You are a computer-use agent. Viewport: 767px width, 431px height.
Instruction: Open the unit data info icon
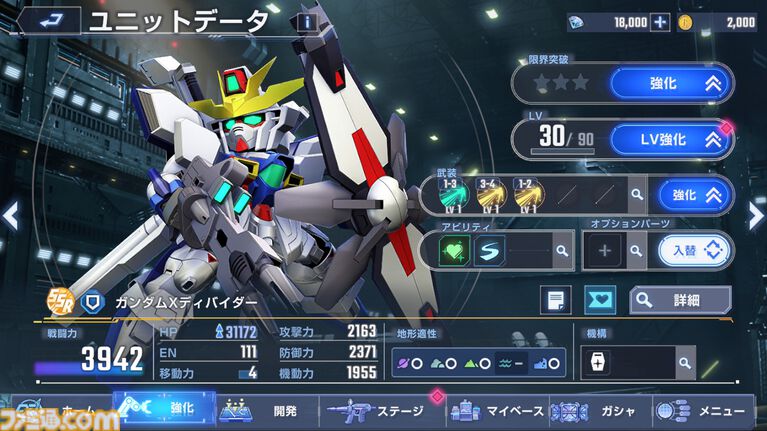pyautogui.click(x=307, y=22)
